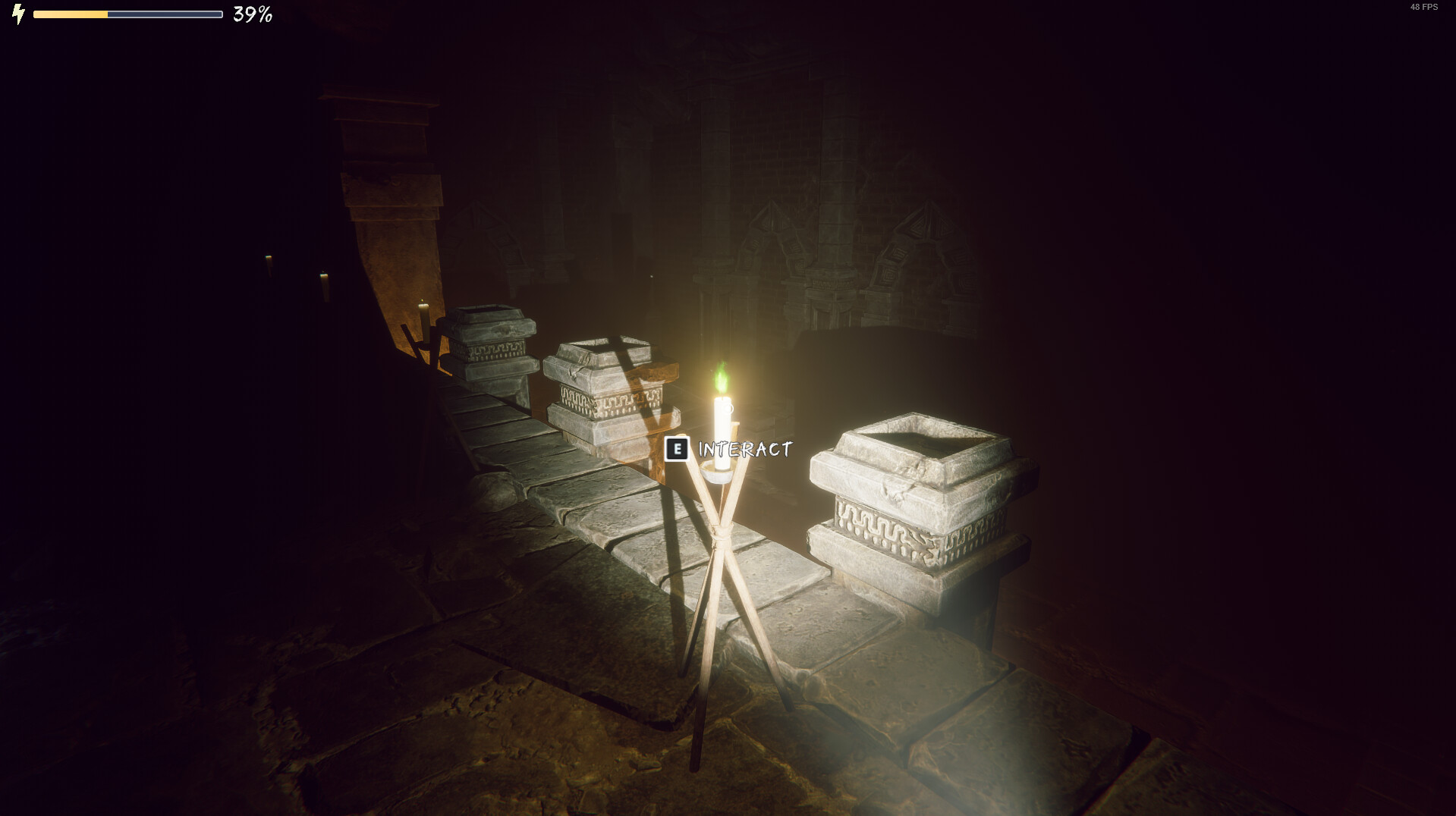
Task: Toggle interaction on the candle via INTERACT prompt
Action: point(744,448)
